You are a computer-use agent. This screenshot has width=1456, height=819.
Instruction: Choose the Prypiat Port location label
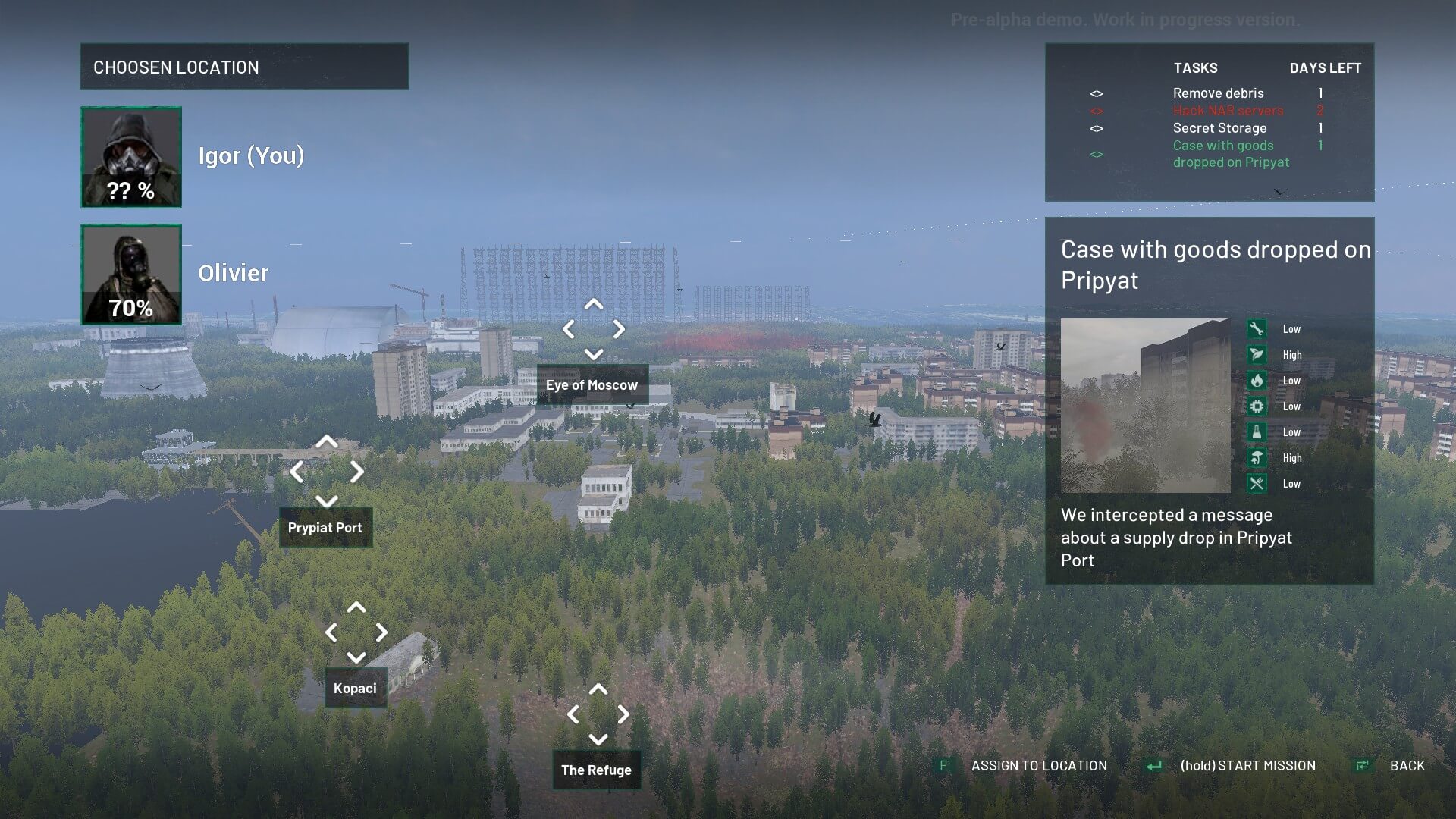(325, 527)
